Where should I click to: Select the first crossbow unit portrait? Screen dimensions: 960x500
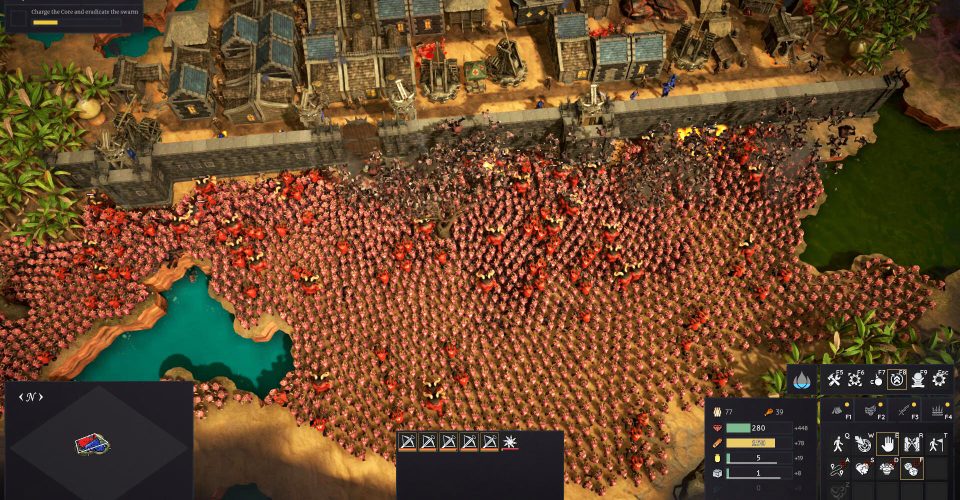click(x=408, y=441)
